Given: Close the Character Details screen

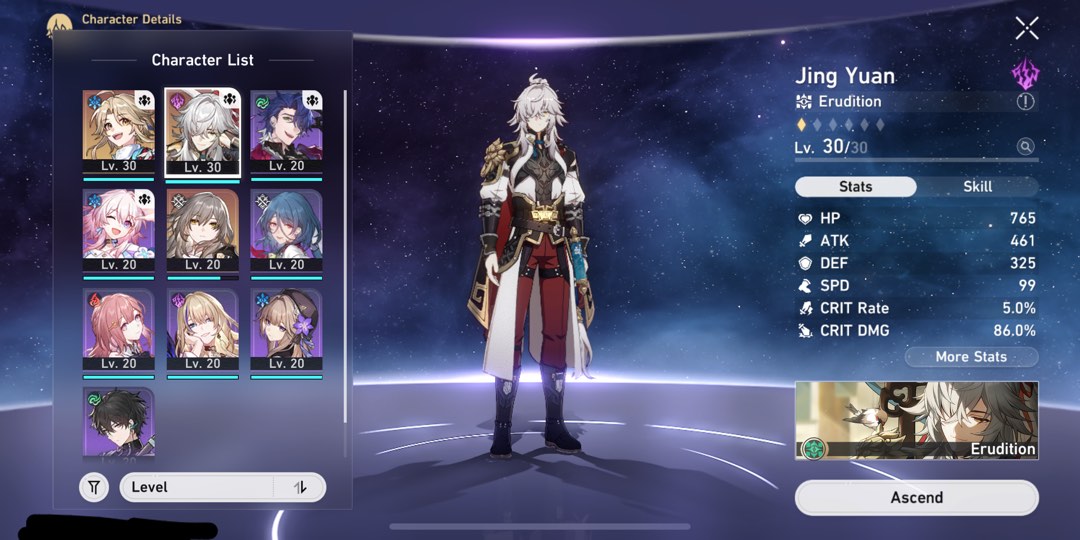Looking at the screenshot, I should click(1027, 28).
